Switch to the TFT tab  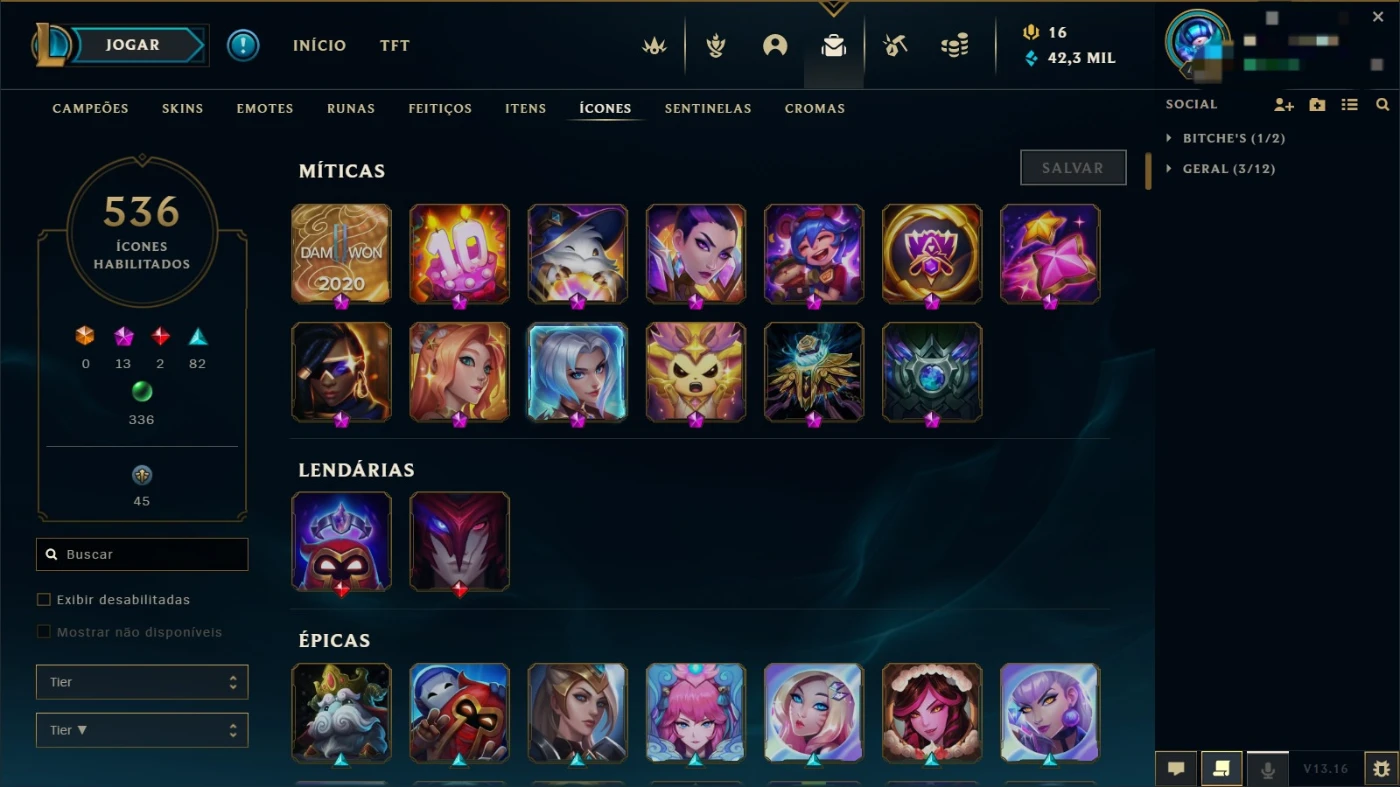pos(394,45)
